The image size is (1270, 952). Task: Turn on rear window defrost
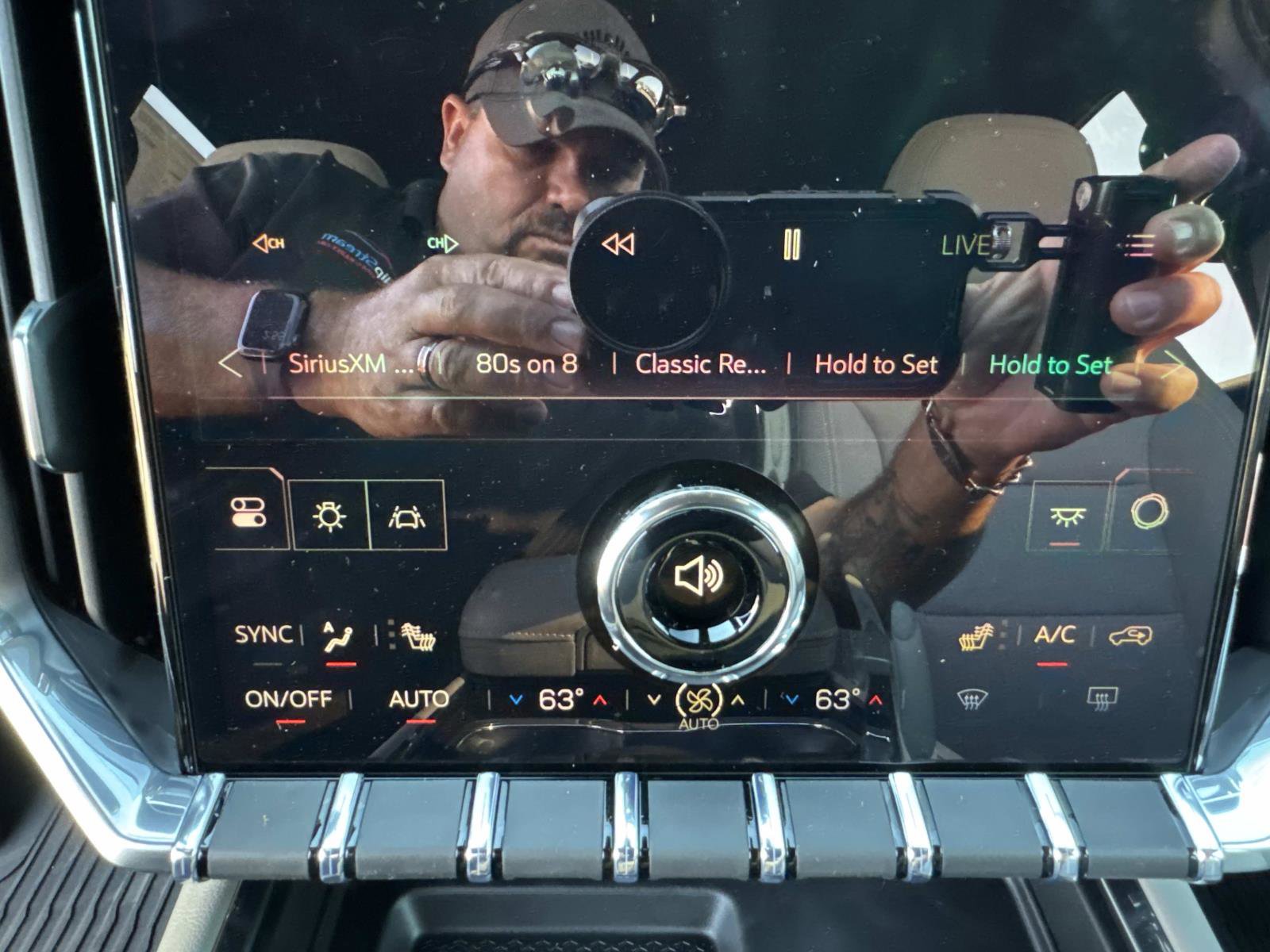[1102, 698]
